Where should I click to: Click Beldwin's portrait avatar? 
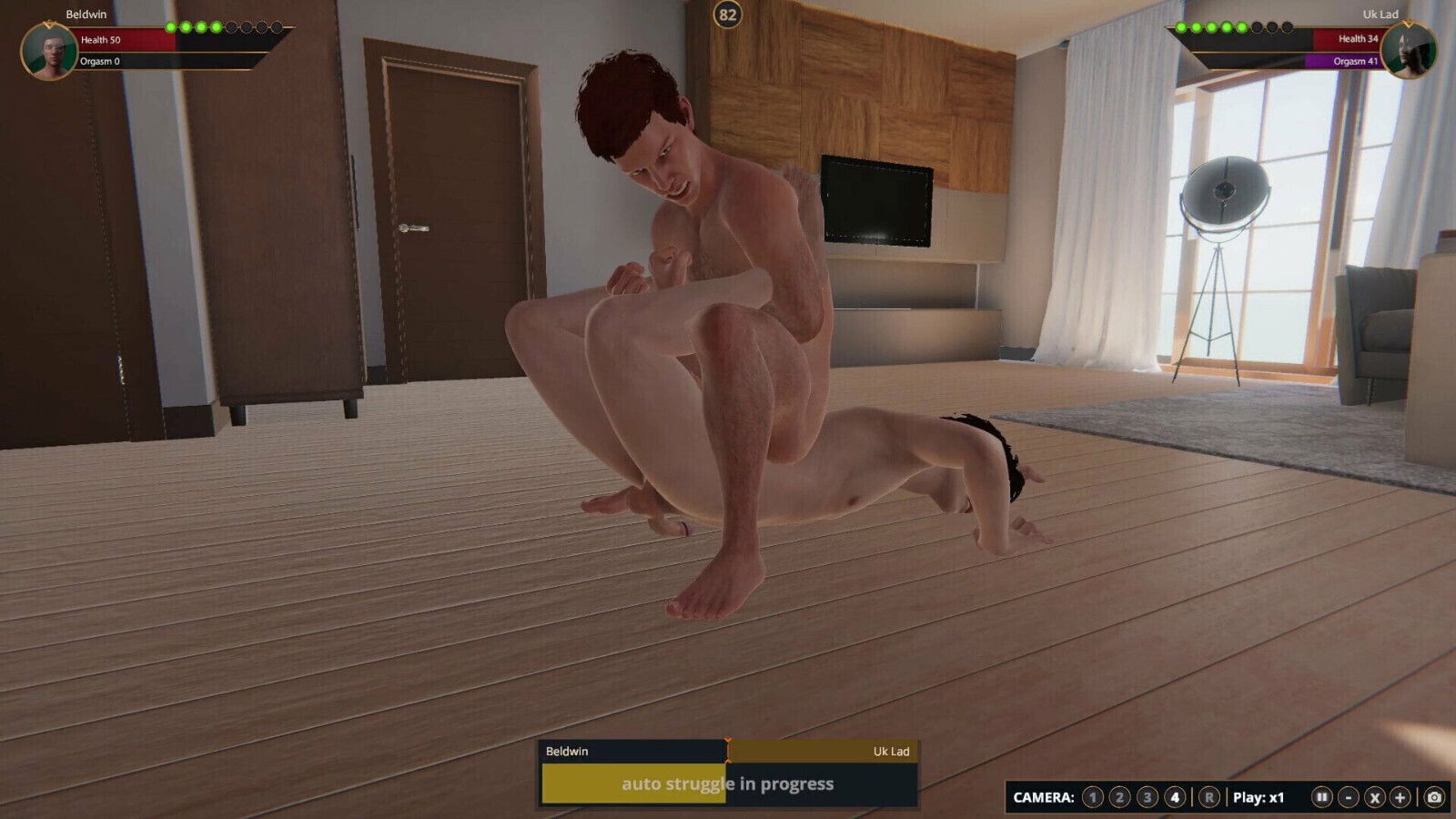48,51
